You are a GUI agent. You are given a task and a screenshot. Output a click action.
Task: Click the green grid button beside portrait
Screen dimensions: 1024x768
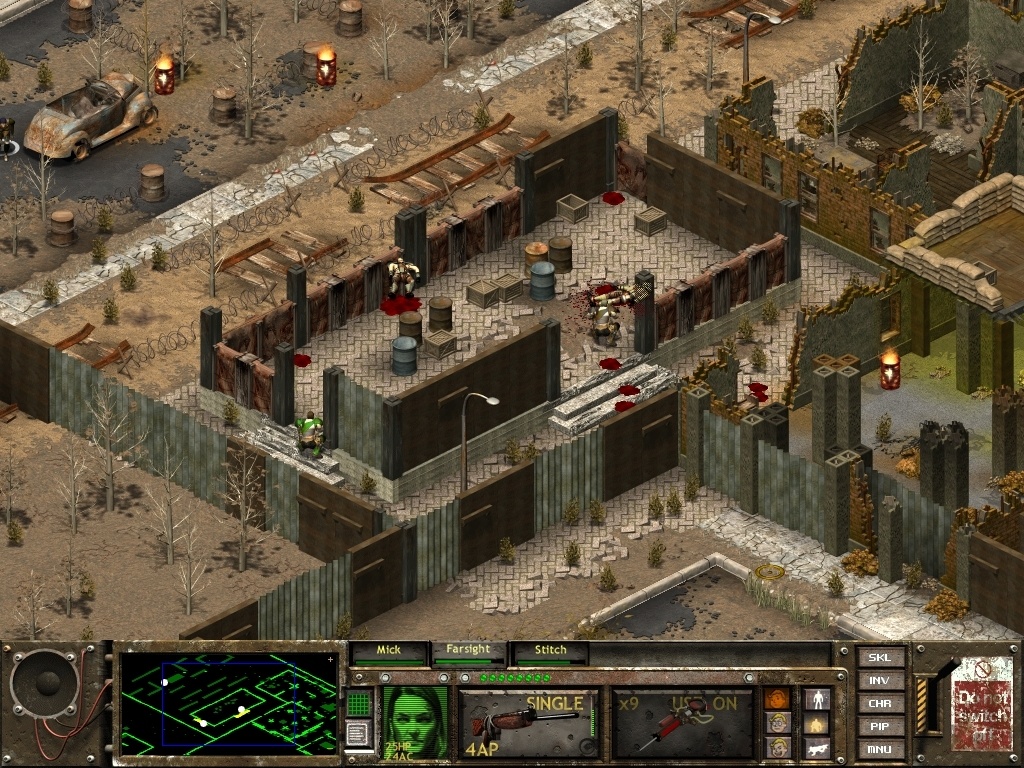pyautogui.click(x=359, y=703)
